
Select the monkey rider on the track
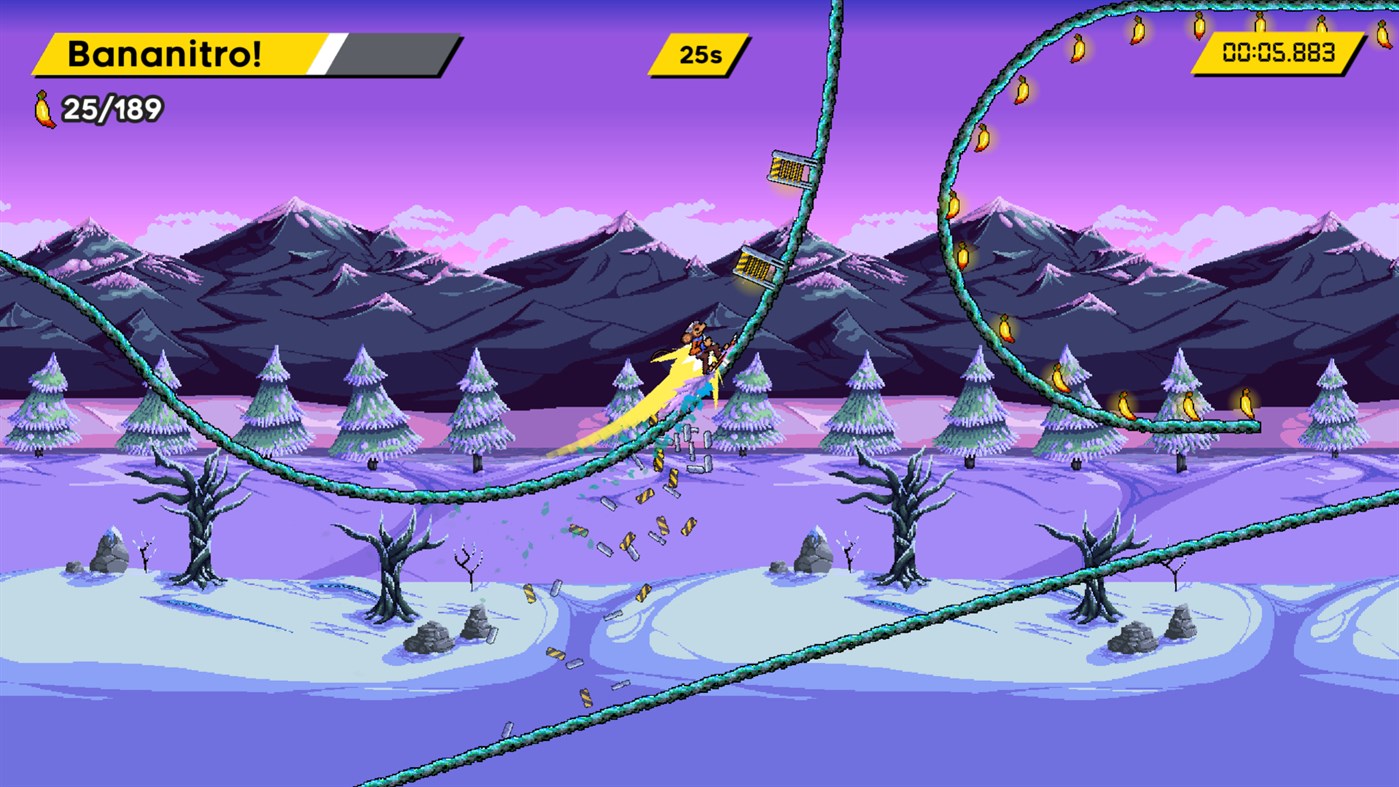pyautogui.click(x=699, y=340)
